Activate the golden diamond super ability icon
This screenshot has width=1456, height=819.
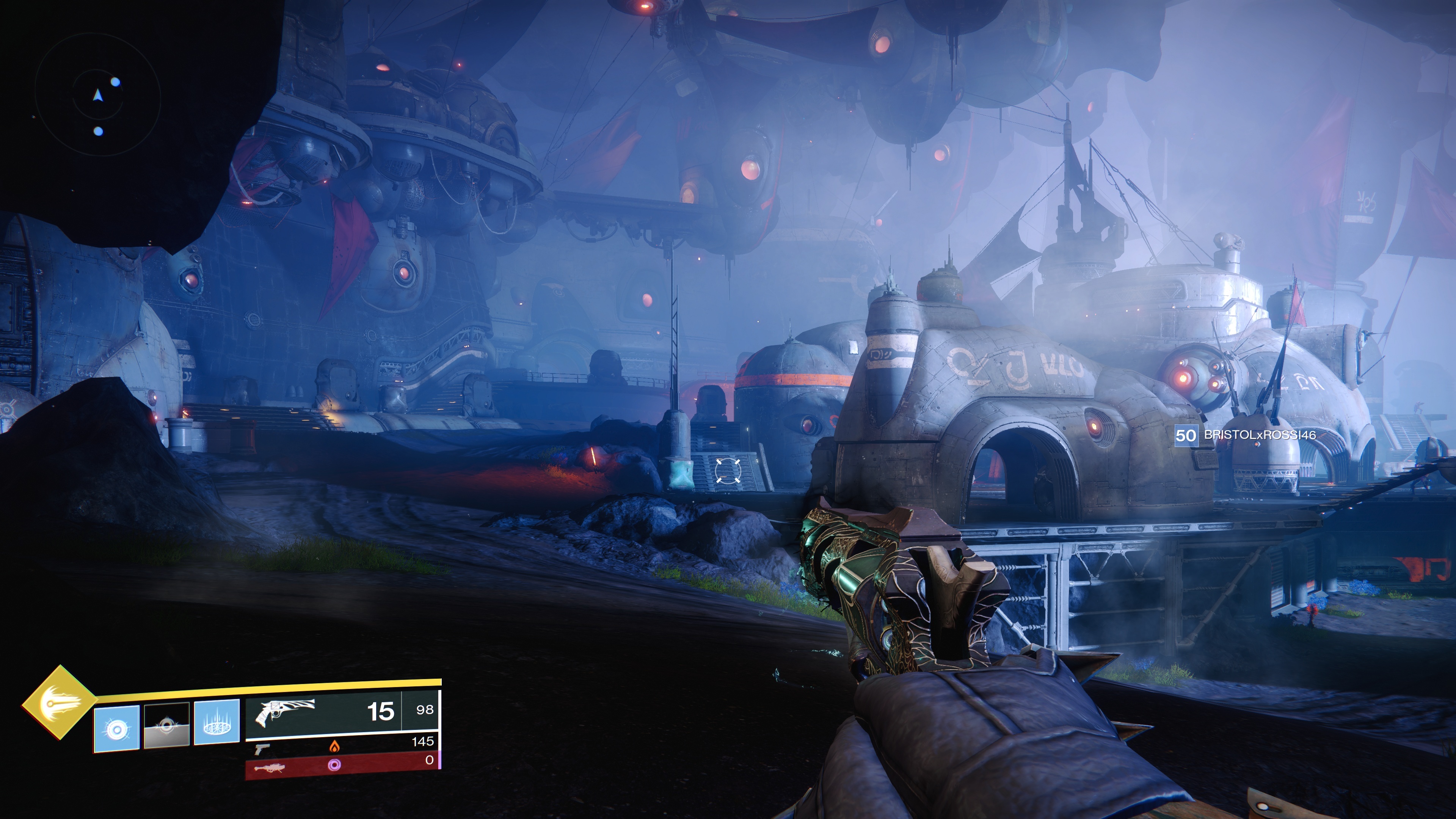click(x=59, y=703)
